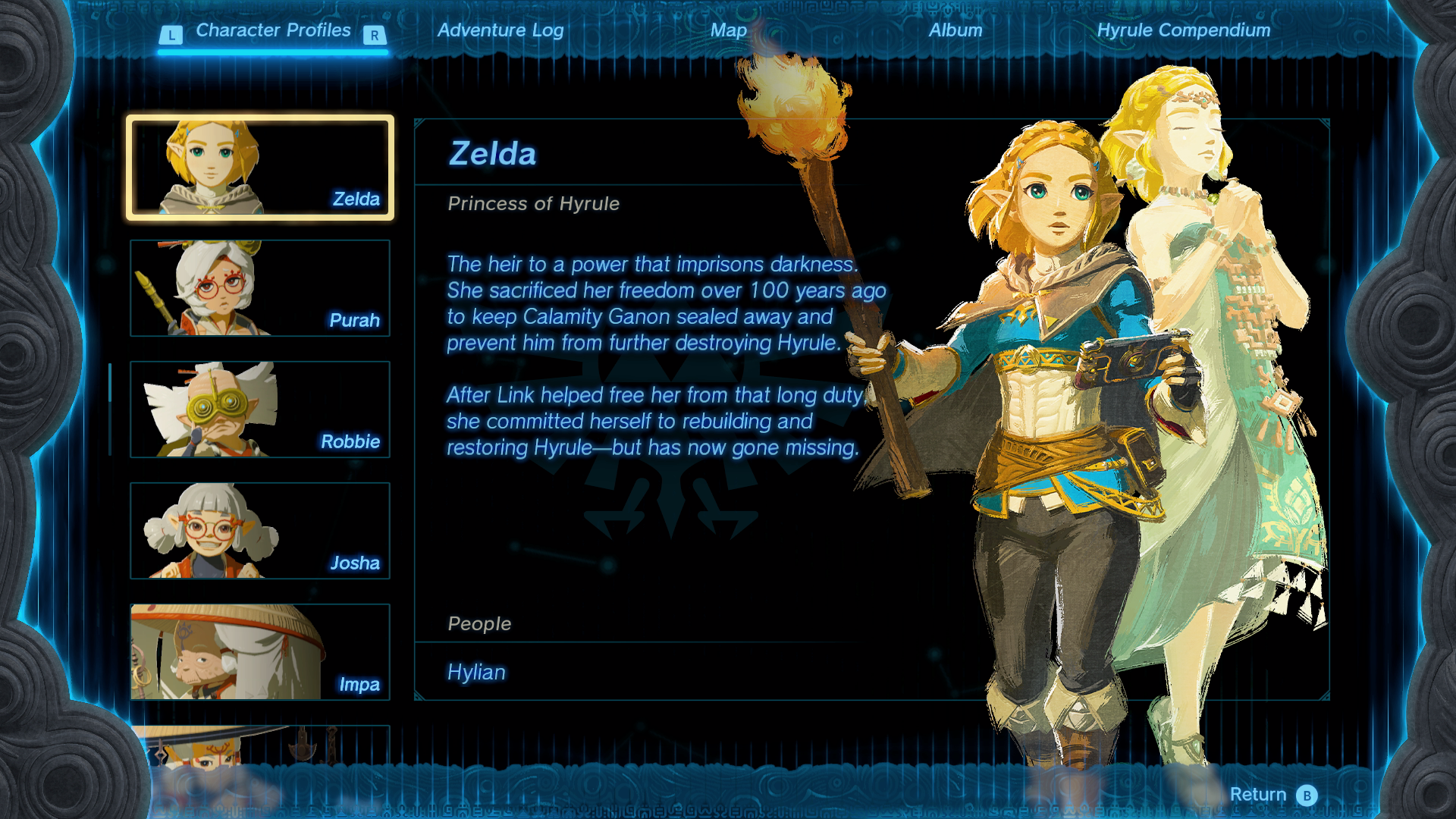Open Impa's character profile

260,652
